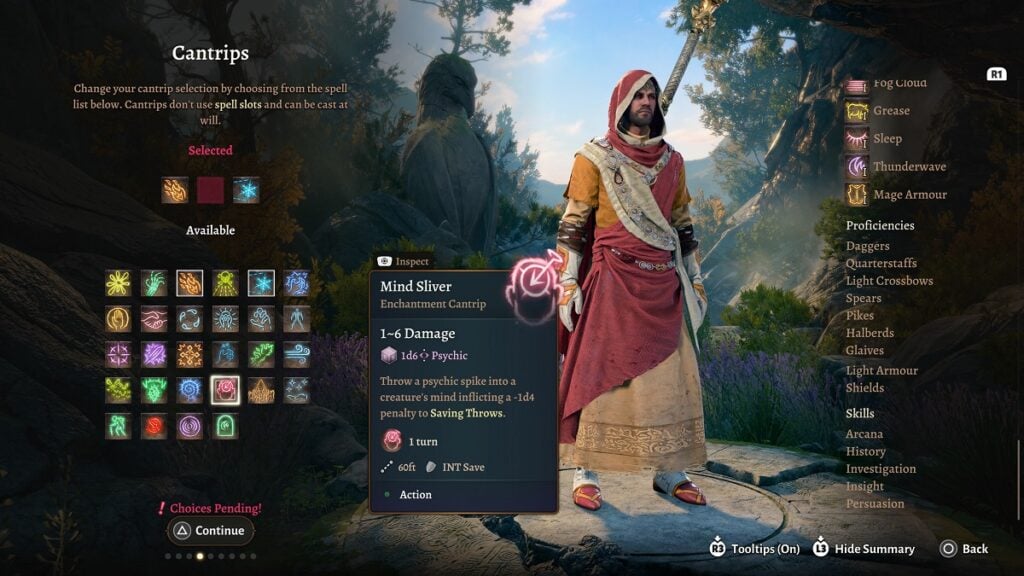The image size is (1024, 576).
Task: Inspect the Mage Armour spell in the summary
Action: pos(909,195)
